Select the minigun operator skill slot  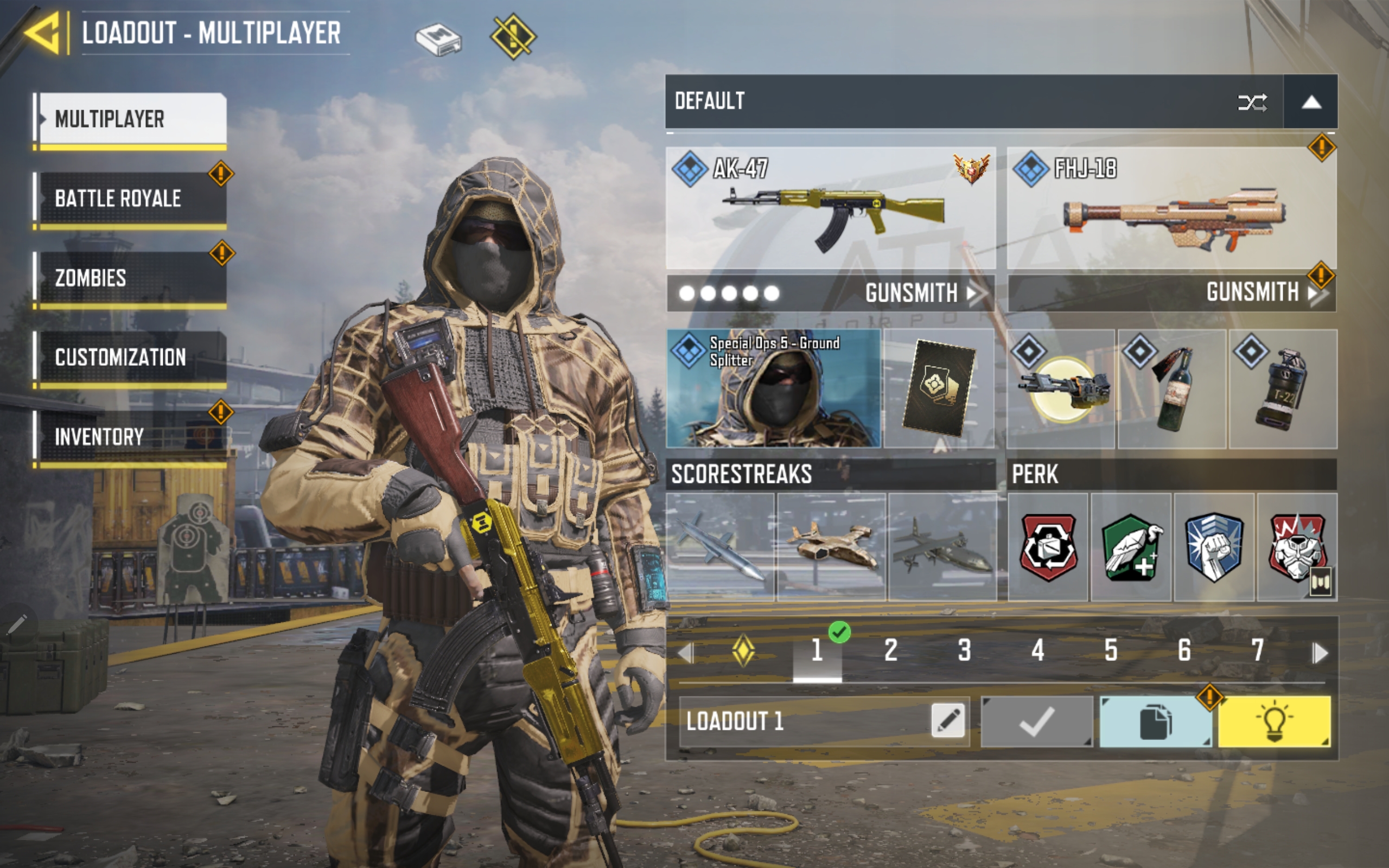[1061, 388]
